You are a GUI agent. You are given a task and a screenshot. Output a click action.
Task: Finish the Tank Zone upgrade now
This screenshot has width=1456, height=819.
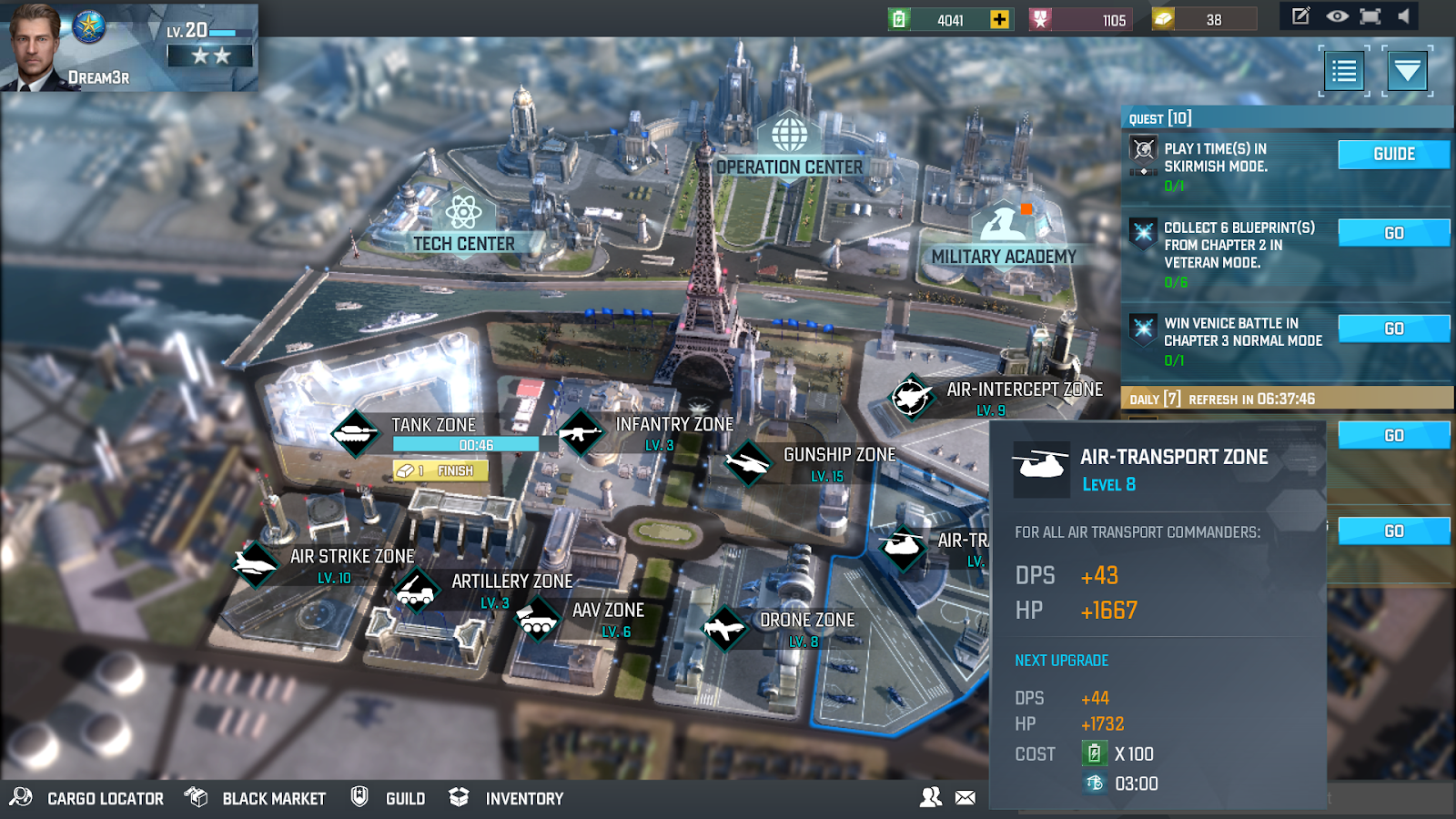click(441, 470)
